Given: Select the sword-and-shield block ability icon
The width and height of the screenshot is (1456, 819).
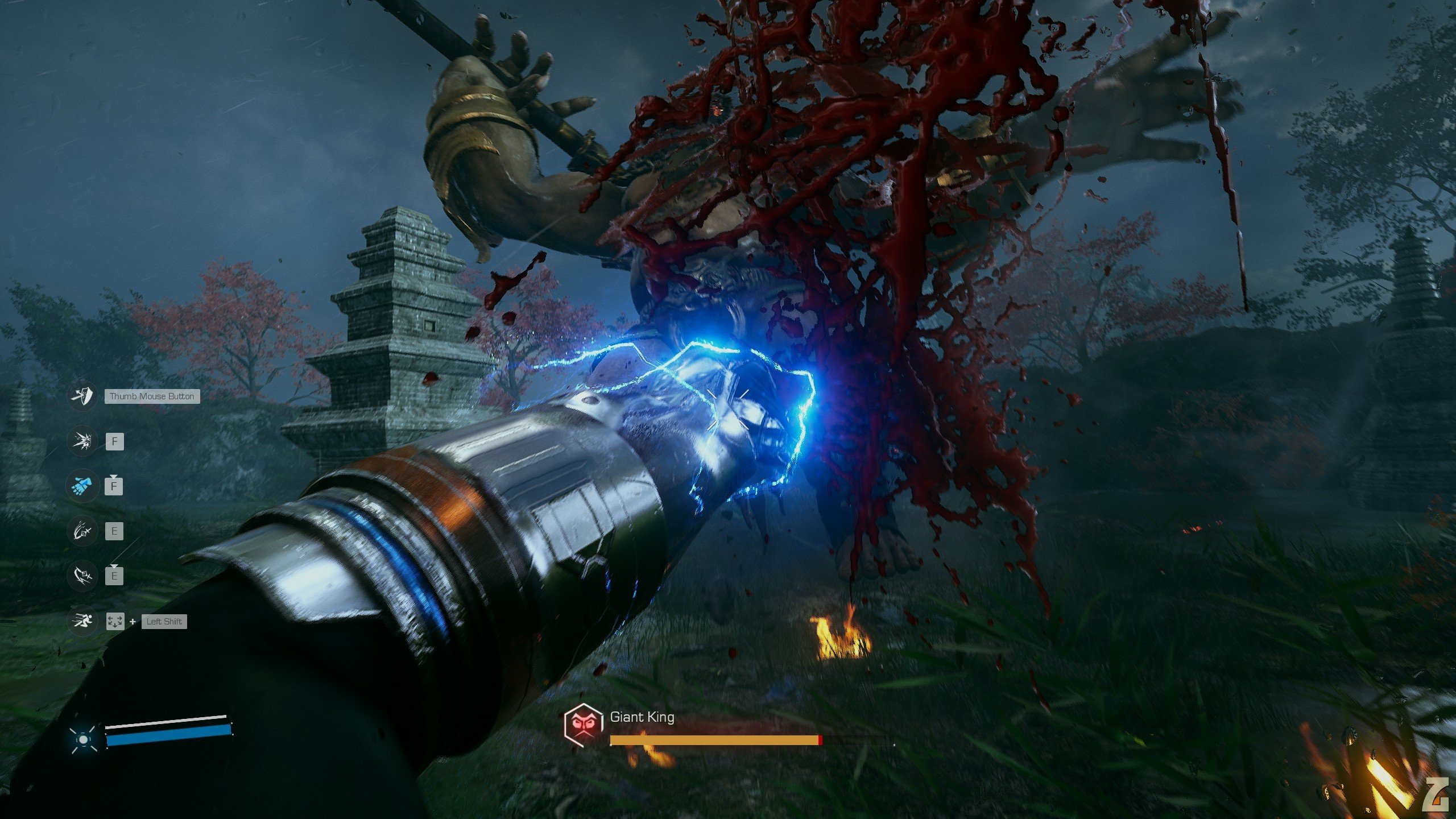Looking at the screenshot, I should tap(82, 396).
